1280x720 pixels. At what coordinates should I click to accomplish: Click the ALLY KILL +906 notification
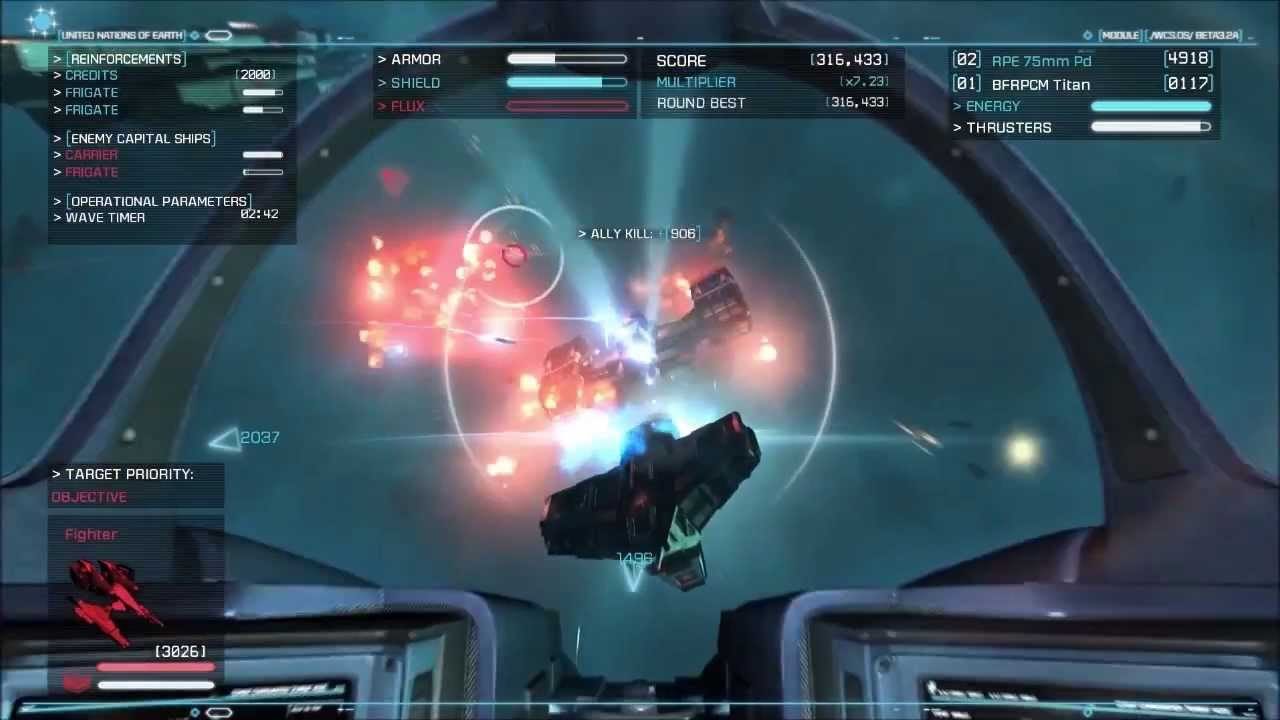pyautogui.click(x=640, y=233)
